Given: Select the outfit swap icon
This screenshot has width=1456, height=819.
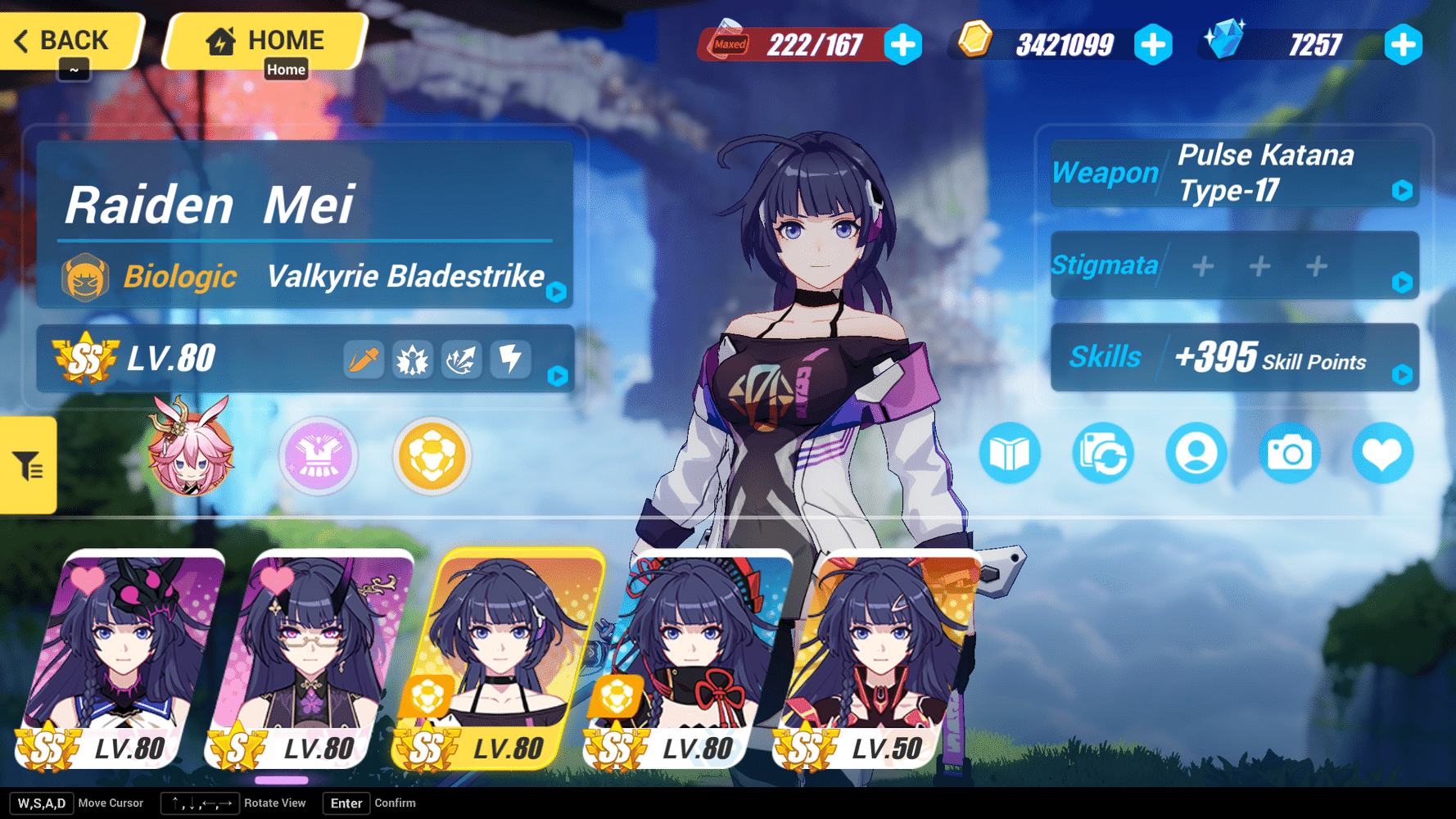Looking at the screenshot, I should click(x=1102, y=453).
